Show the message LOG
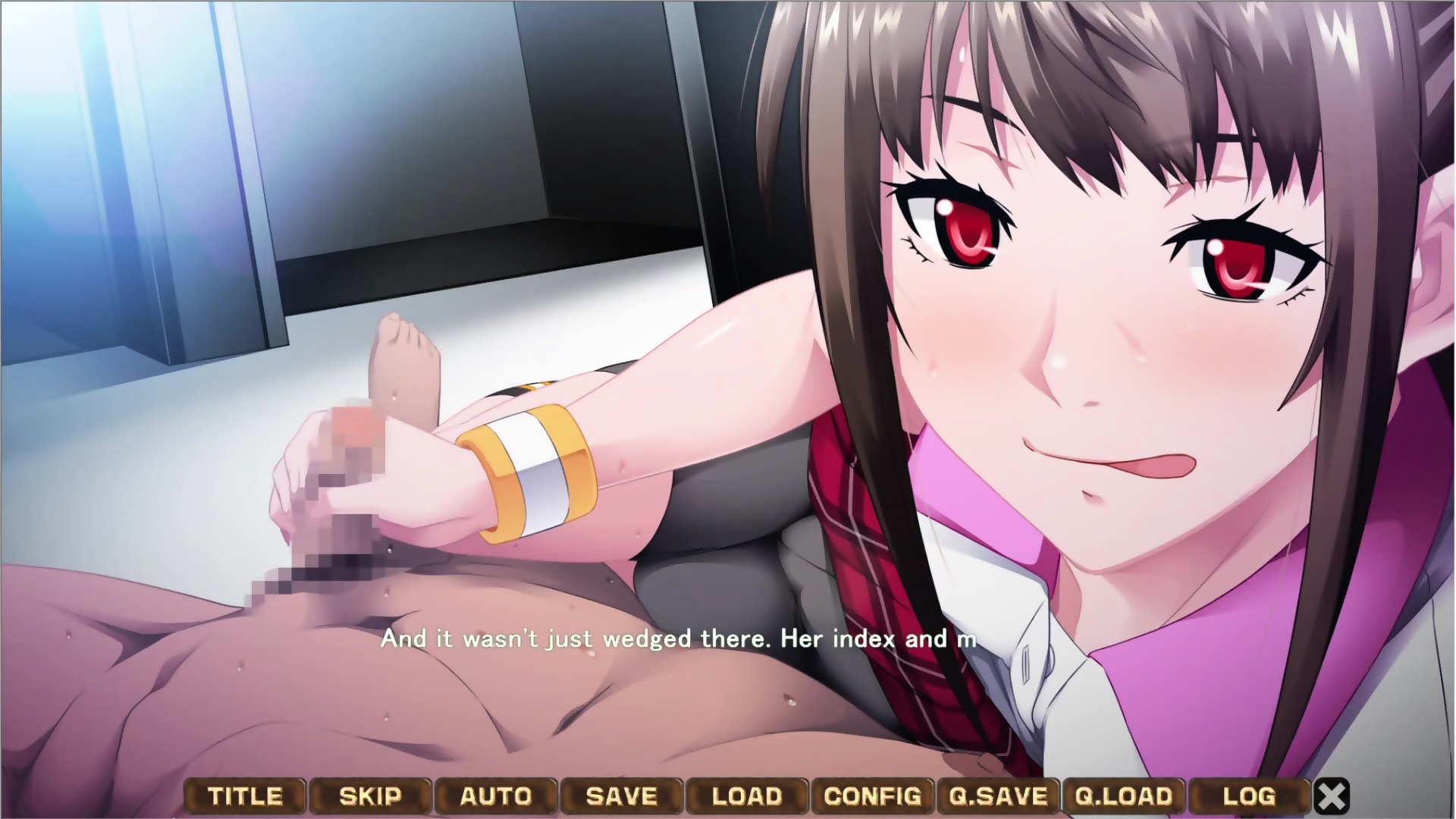This screenshot has height=819, width=1456. [x=1249, y=796]
